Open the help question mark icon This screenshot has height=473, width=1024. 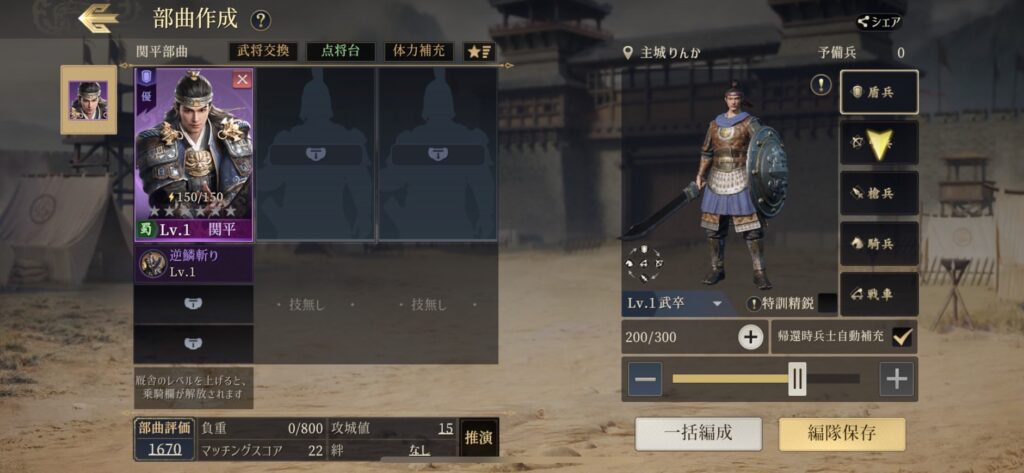tap(260, 20)
